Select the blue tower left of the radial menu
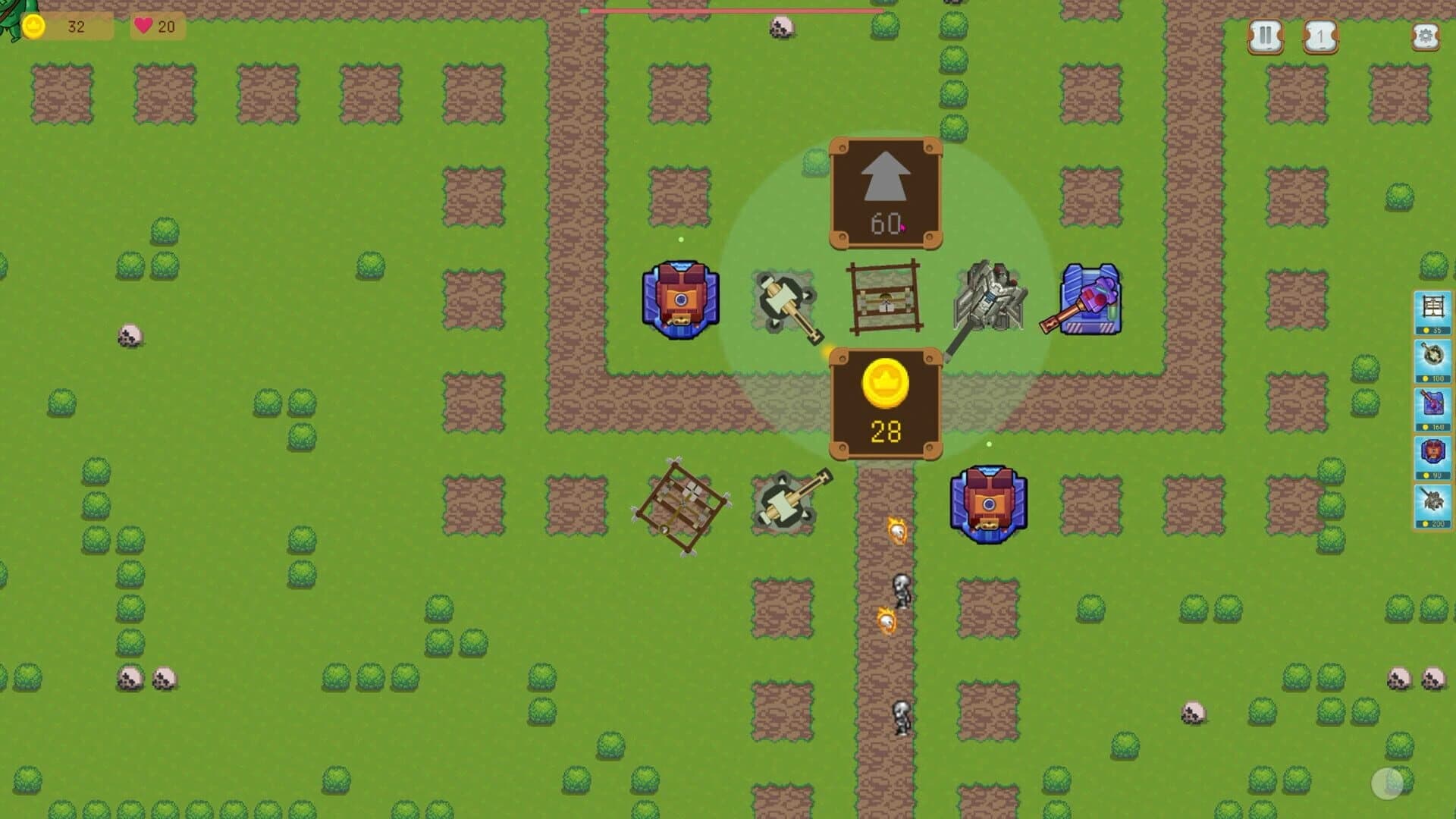Image resolution: width=1456 pixels, height=819 pixels. pyautogui.click(x=681, y=300)
